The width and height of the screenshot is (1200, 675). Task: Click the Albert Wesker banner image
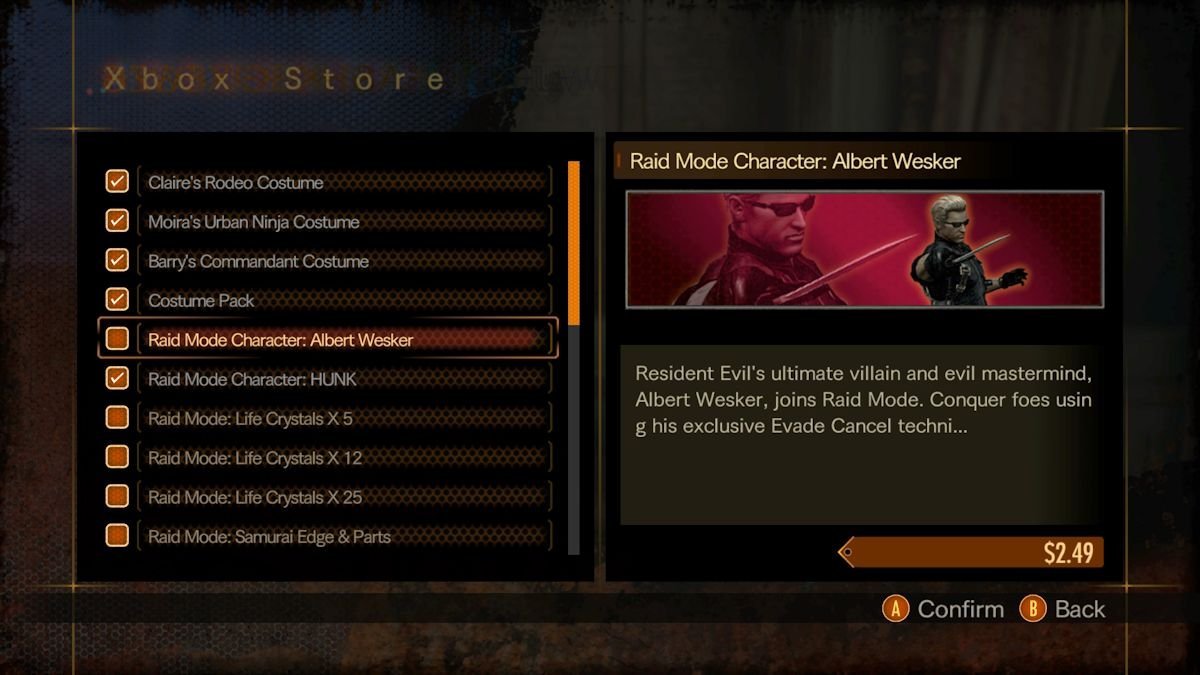tap(864, 249)
